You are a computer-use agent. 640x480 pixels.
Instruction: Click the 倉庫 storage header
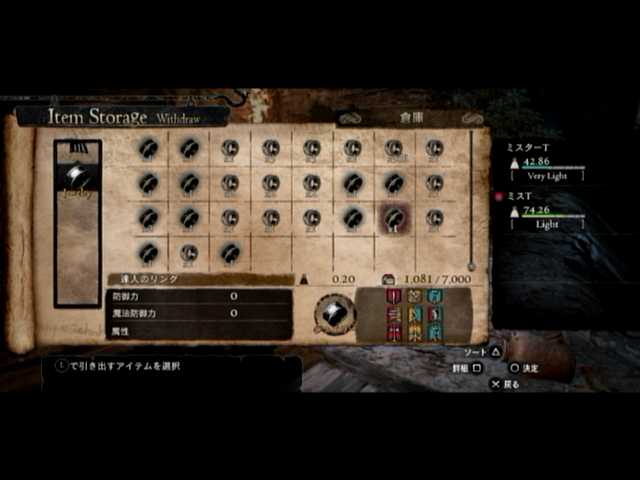coord(411,117)
